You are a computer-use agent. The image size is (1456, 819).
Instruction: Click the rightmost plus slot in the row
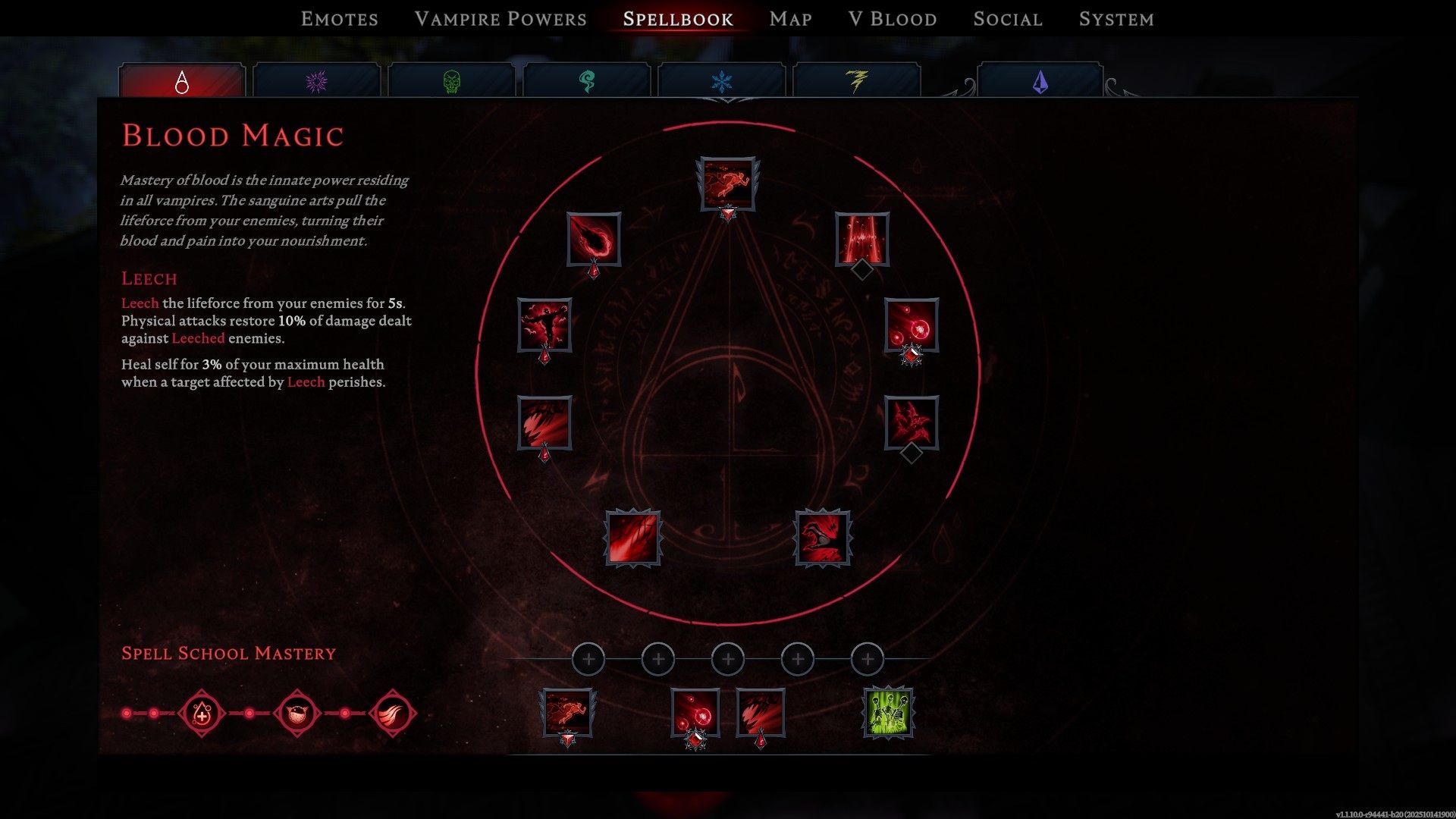point(868,659)
